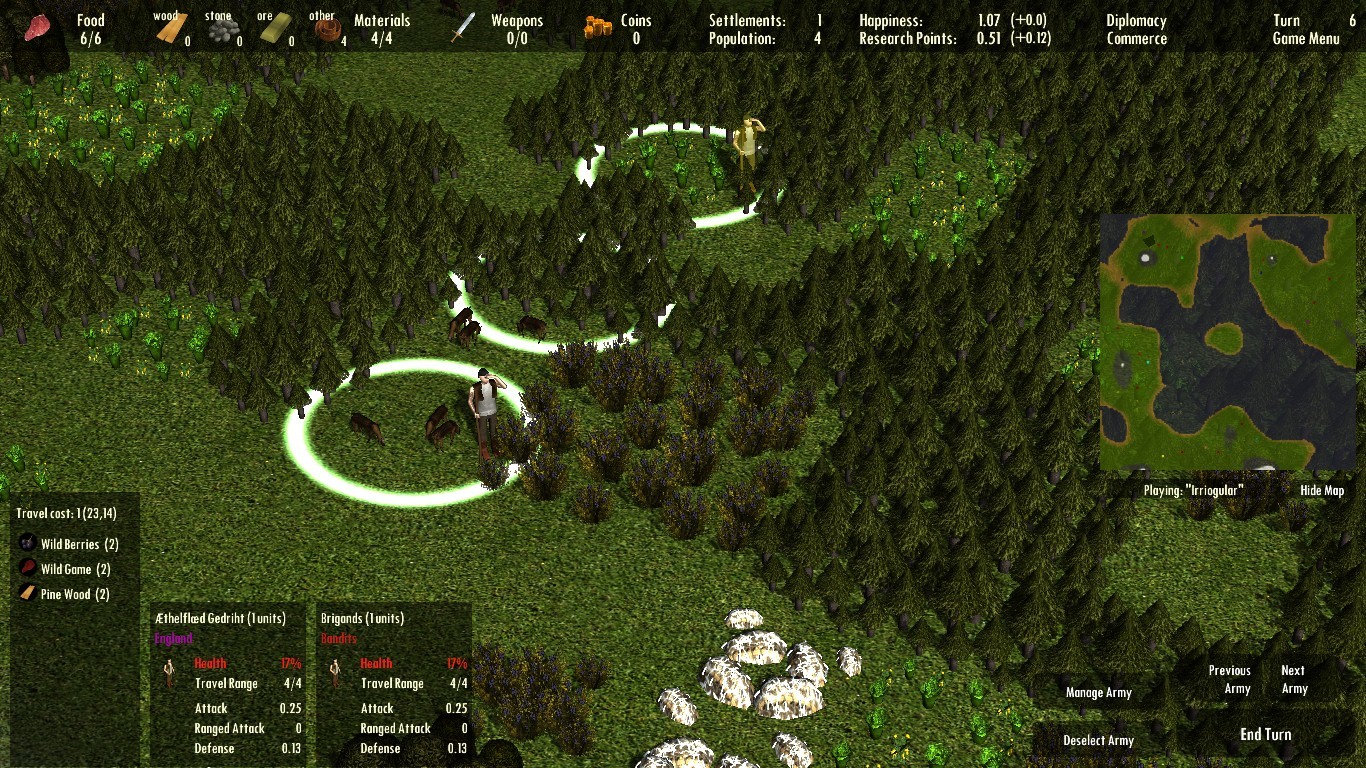
Task: Click the 'other' resource pot icon
Action: [326, 27]
